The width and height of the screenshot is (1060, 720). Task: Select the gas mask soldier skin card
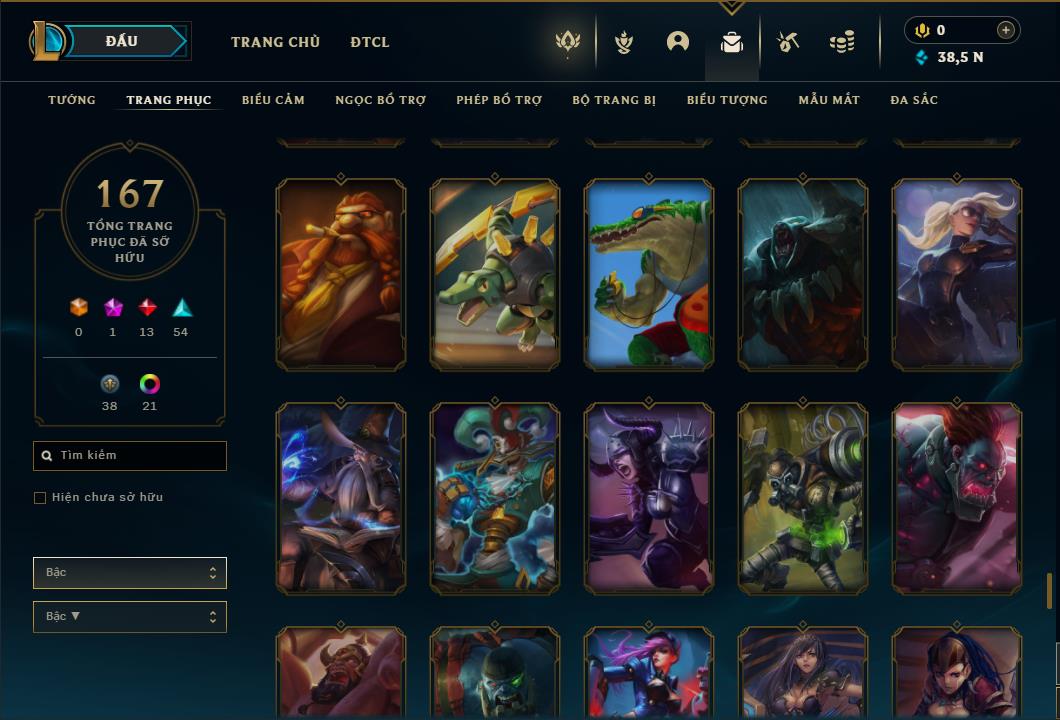(803, 498)
